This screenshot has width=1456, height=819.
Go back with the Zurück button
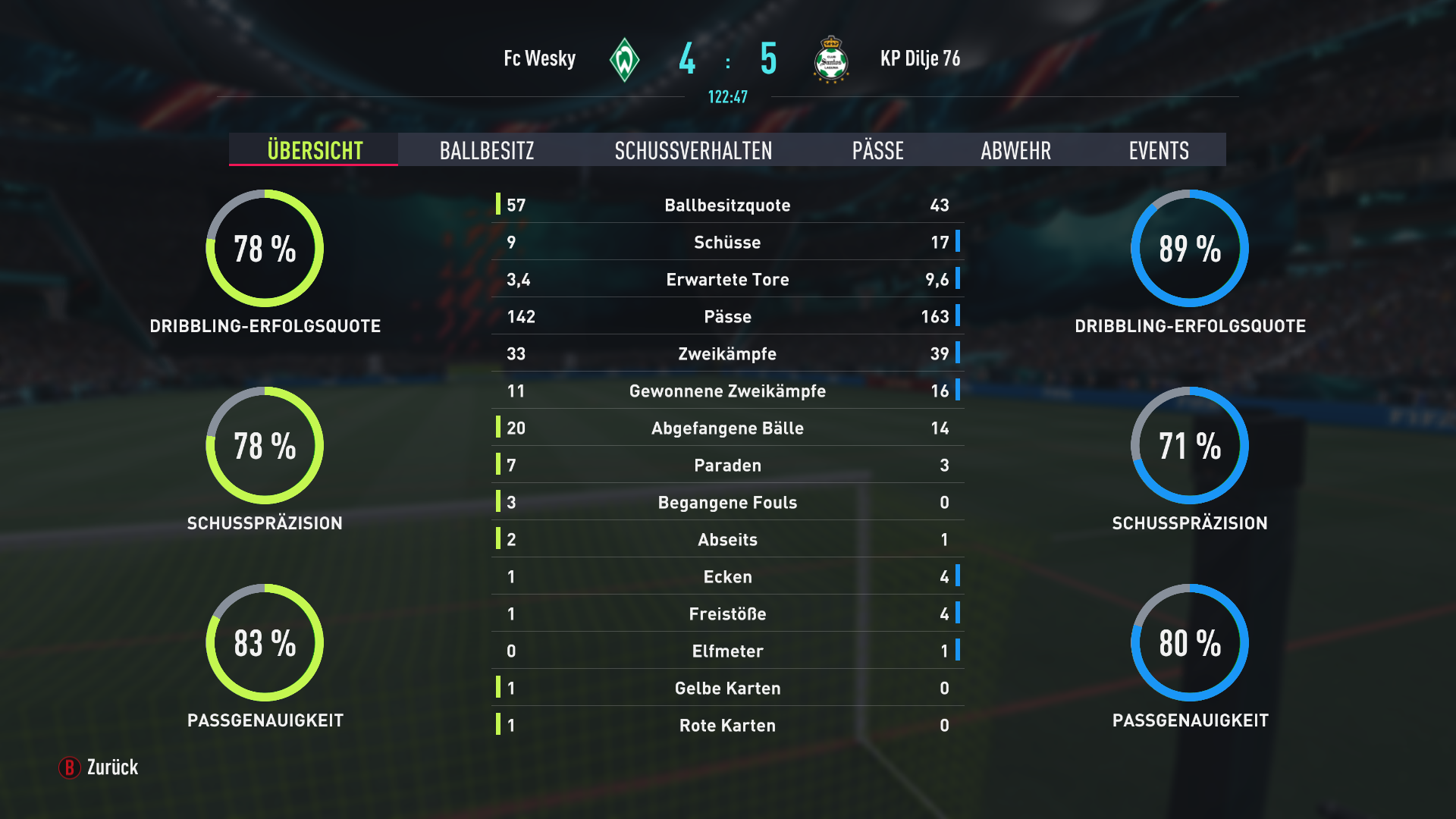(x=99, y=767)
